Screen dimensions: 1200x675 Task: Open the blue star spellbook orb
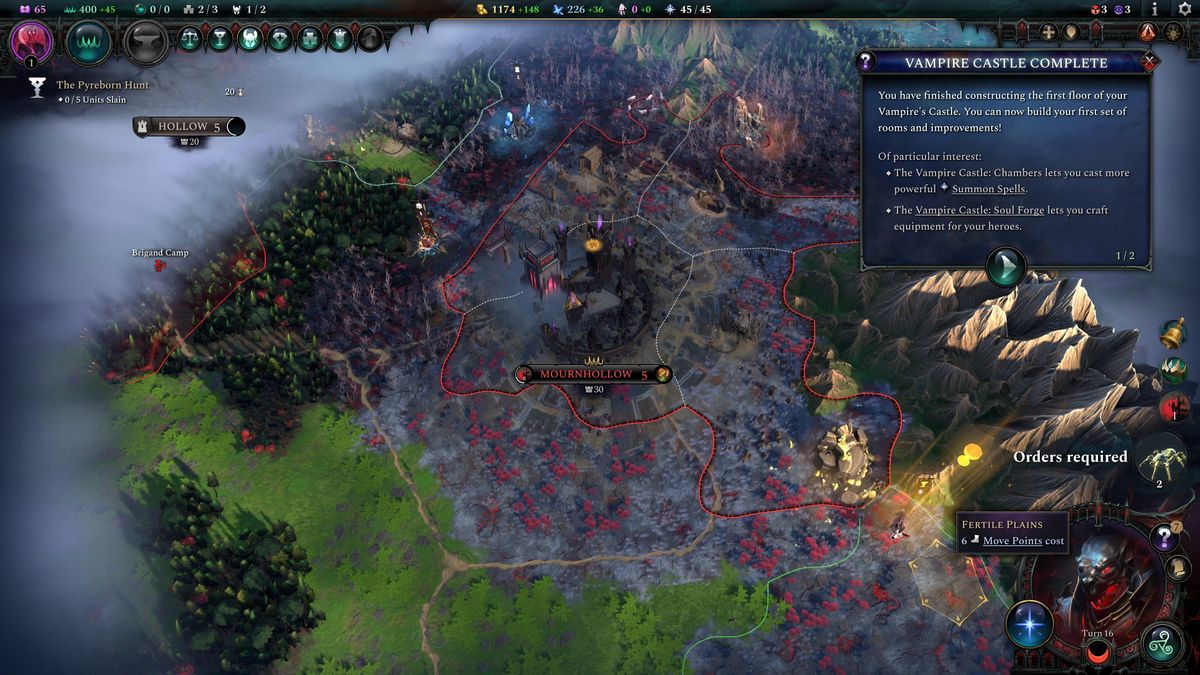point(1029,624)
